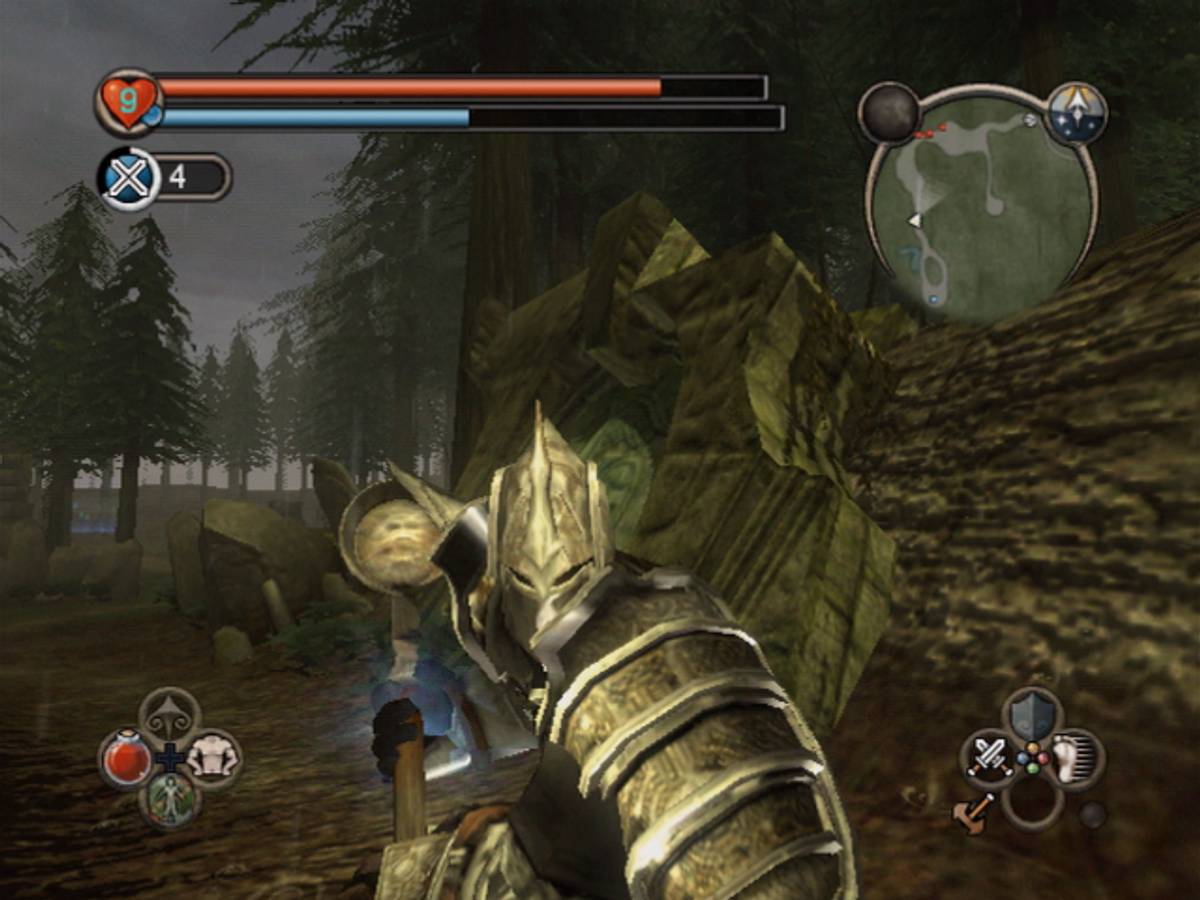
Task: Activate the dark shield block icon
Action: point(1032,714)
